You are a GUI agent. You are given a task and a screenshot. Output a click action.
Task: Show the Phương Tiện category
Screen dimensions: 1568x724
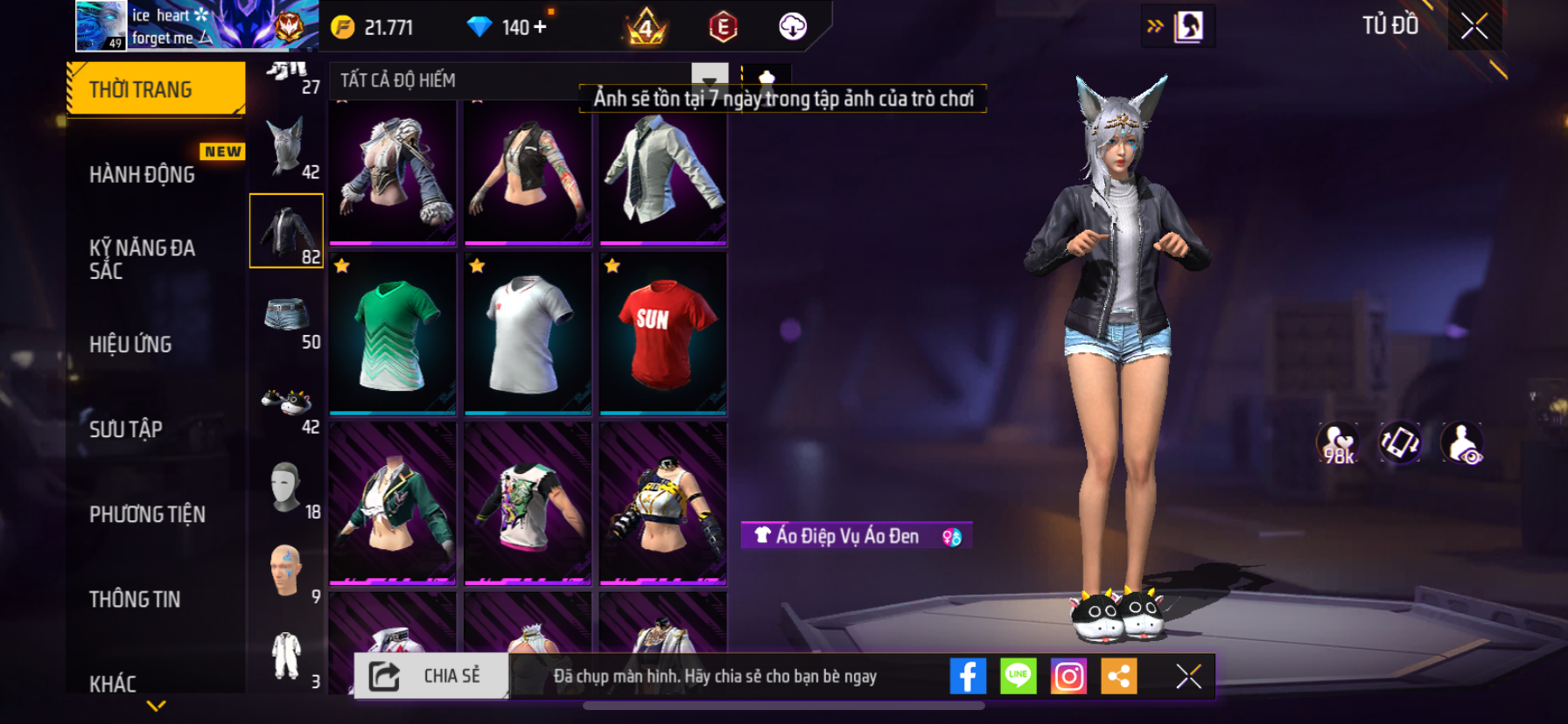[147, 514]
